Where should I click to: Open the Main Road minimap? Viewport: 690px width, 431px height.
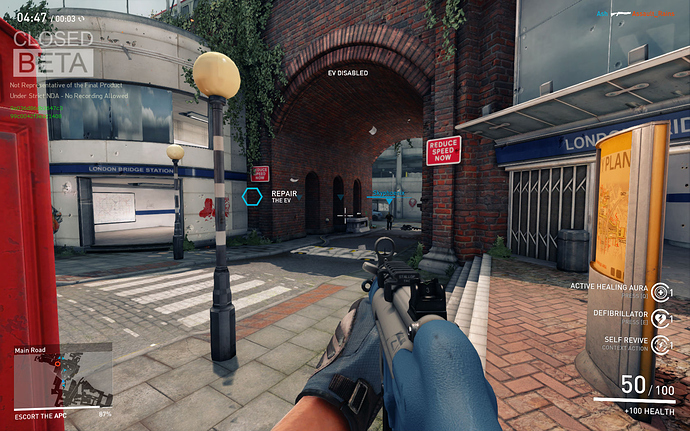(x=62, y=380)
